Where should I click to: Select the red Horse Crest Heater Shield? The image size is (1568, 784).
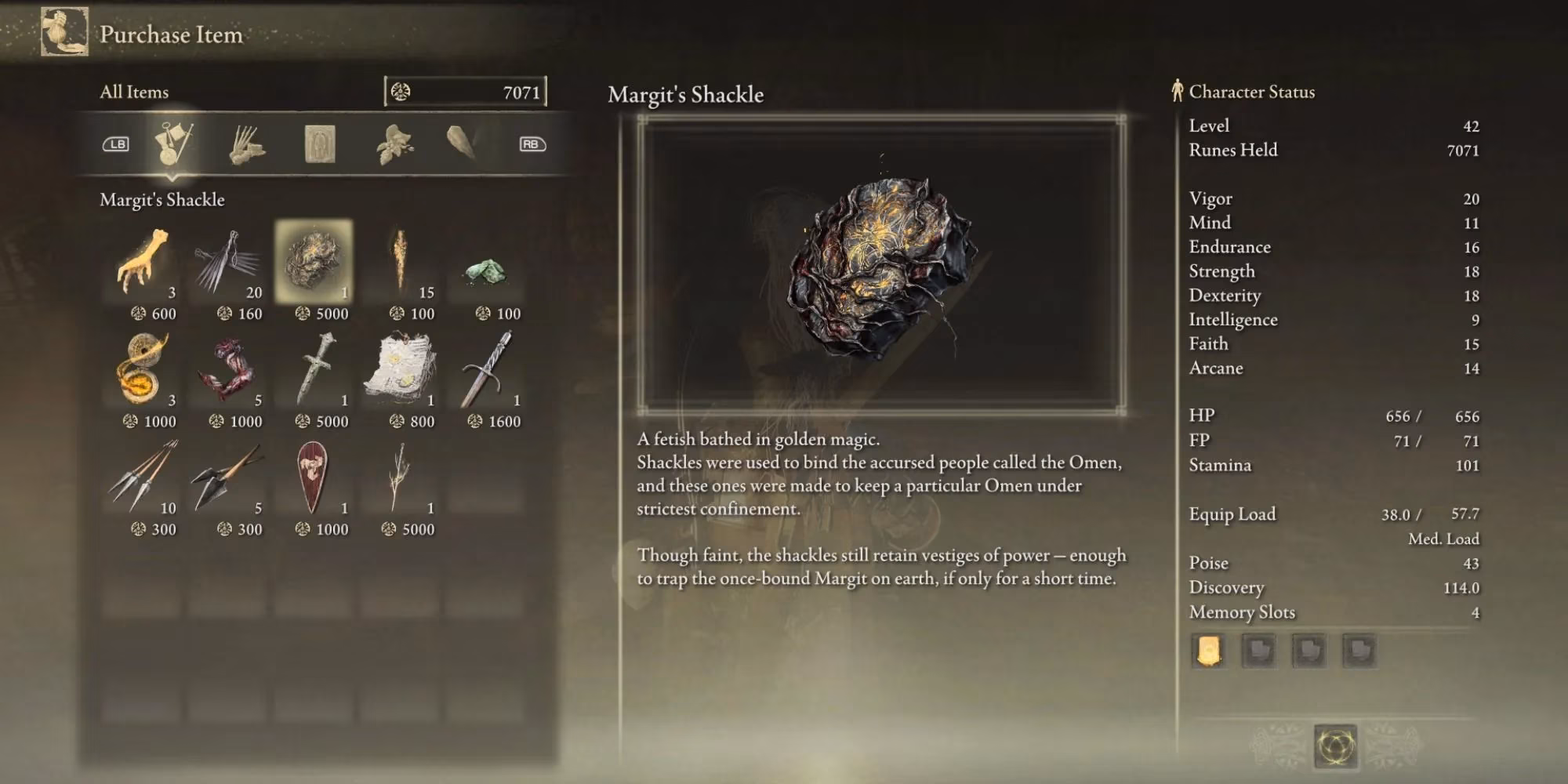pyautogui.click(x=314, y=477)
